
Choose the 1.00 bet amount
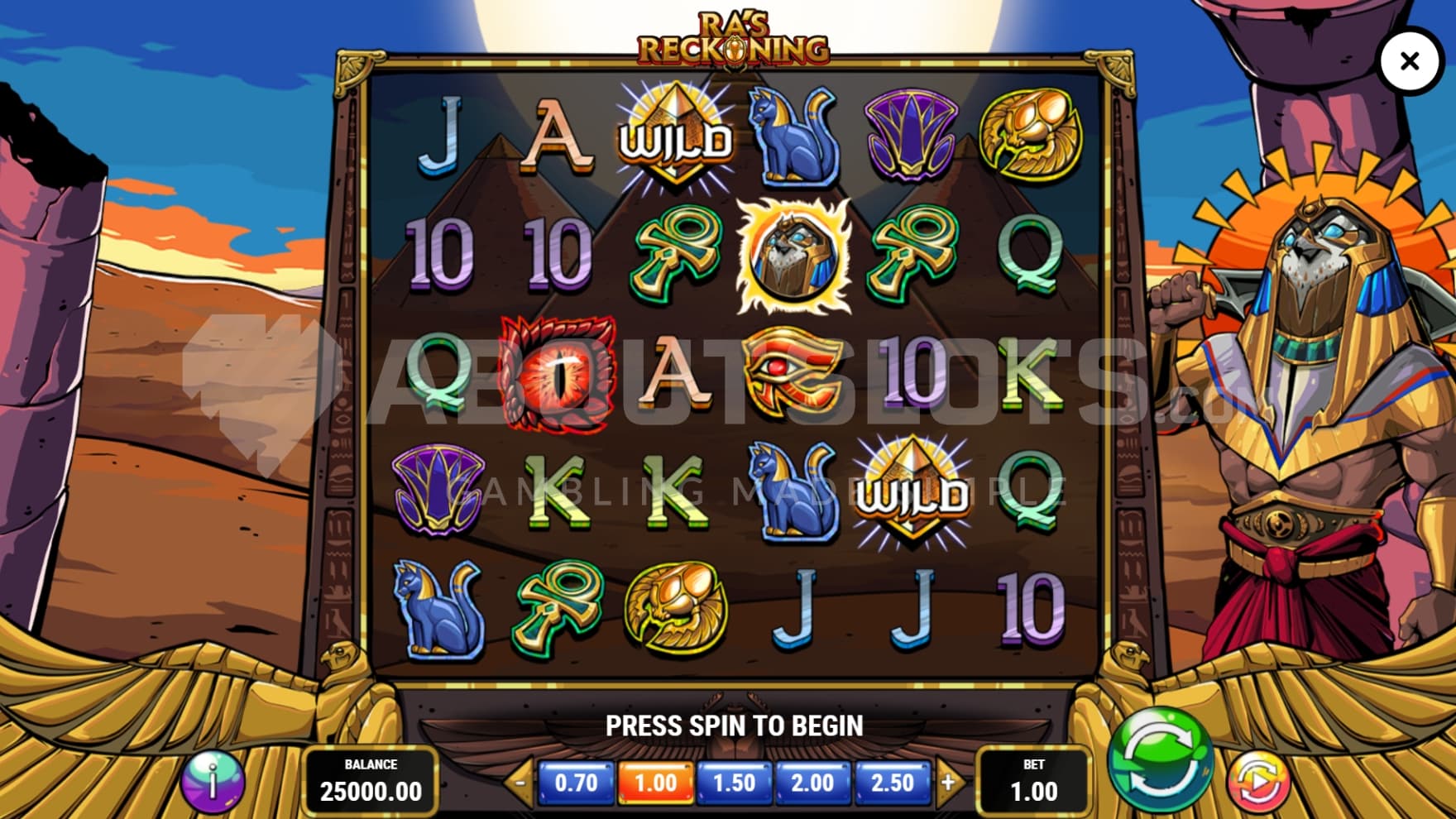(655, 783)
